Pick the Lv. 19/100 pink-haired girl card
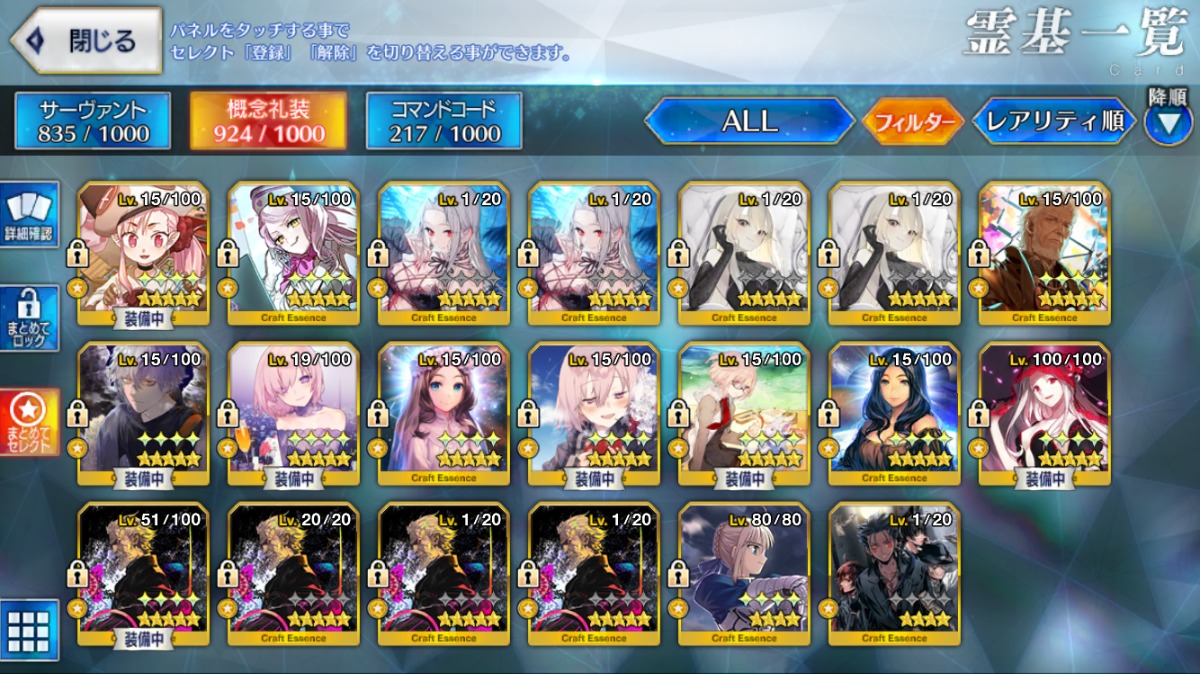Viewport: 1200px width, 674px height. pyautogui.click(x=294, y=415)
